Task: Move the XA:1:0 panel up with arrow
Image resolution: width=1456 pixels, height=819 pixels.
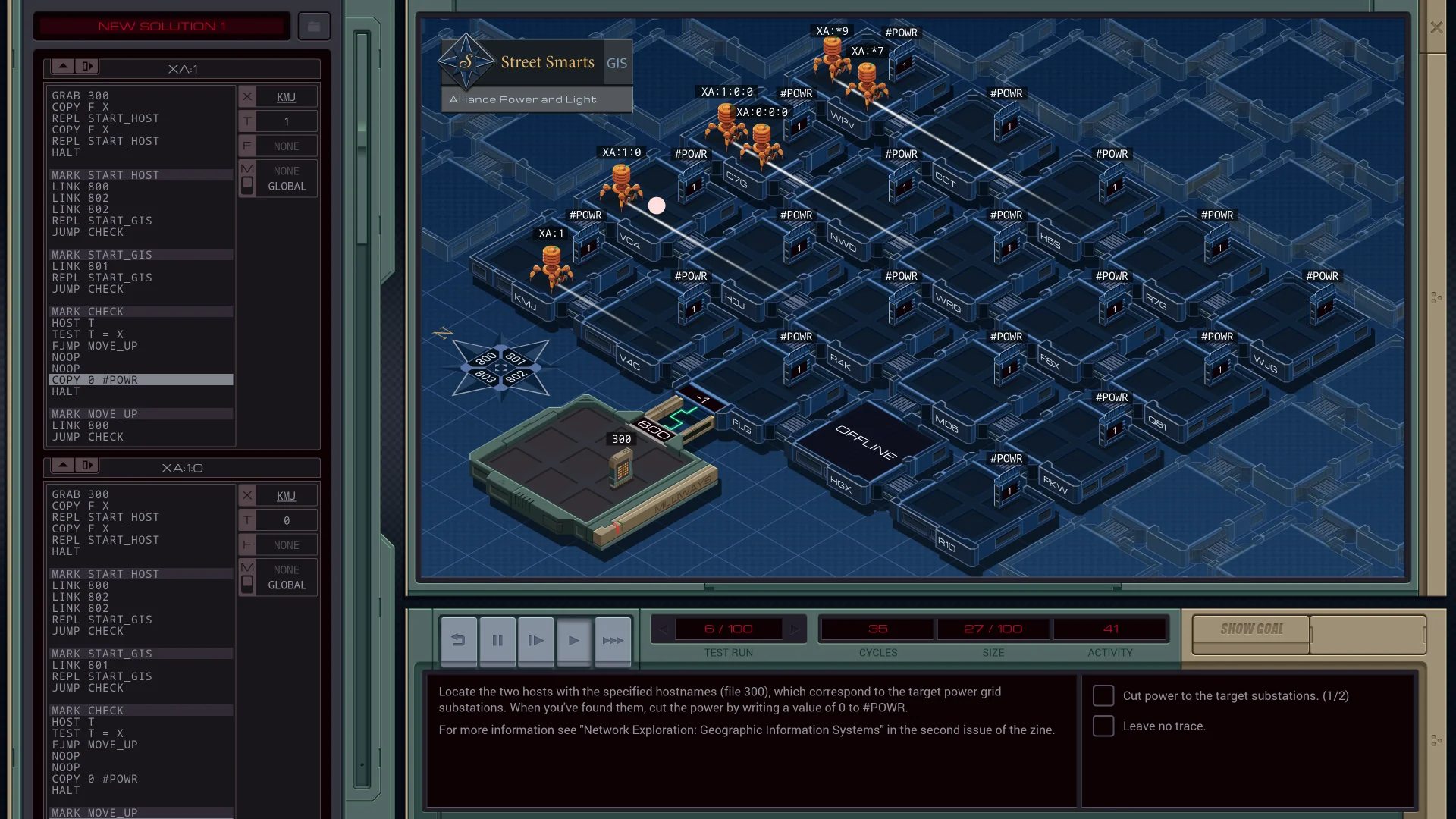Action: [64, 466]
